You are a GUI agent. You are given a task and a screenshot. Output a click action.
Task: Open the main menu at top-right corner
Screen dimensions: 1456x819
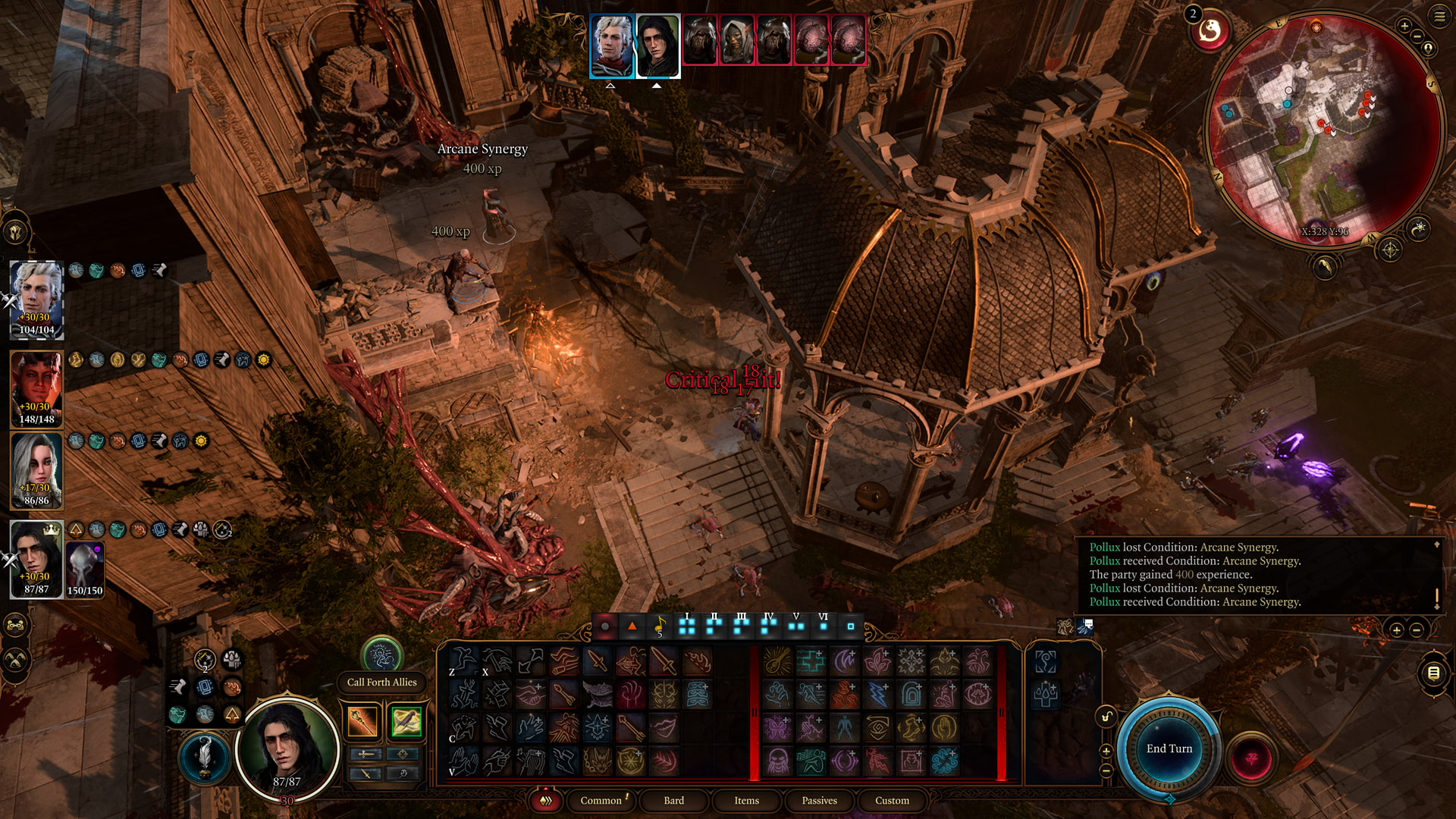[1439, 17]
